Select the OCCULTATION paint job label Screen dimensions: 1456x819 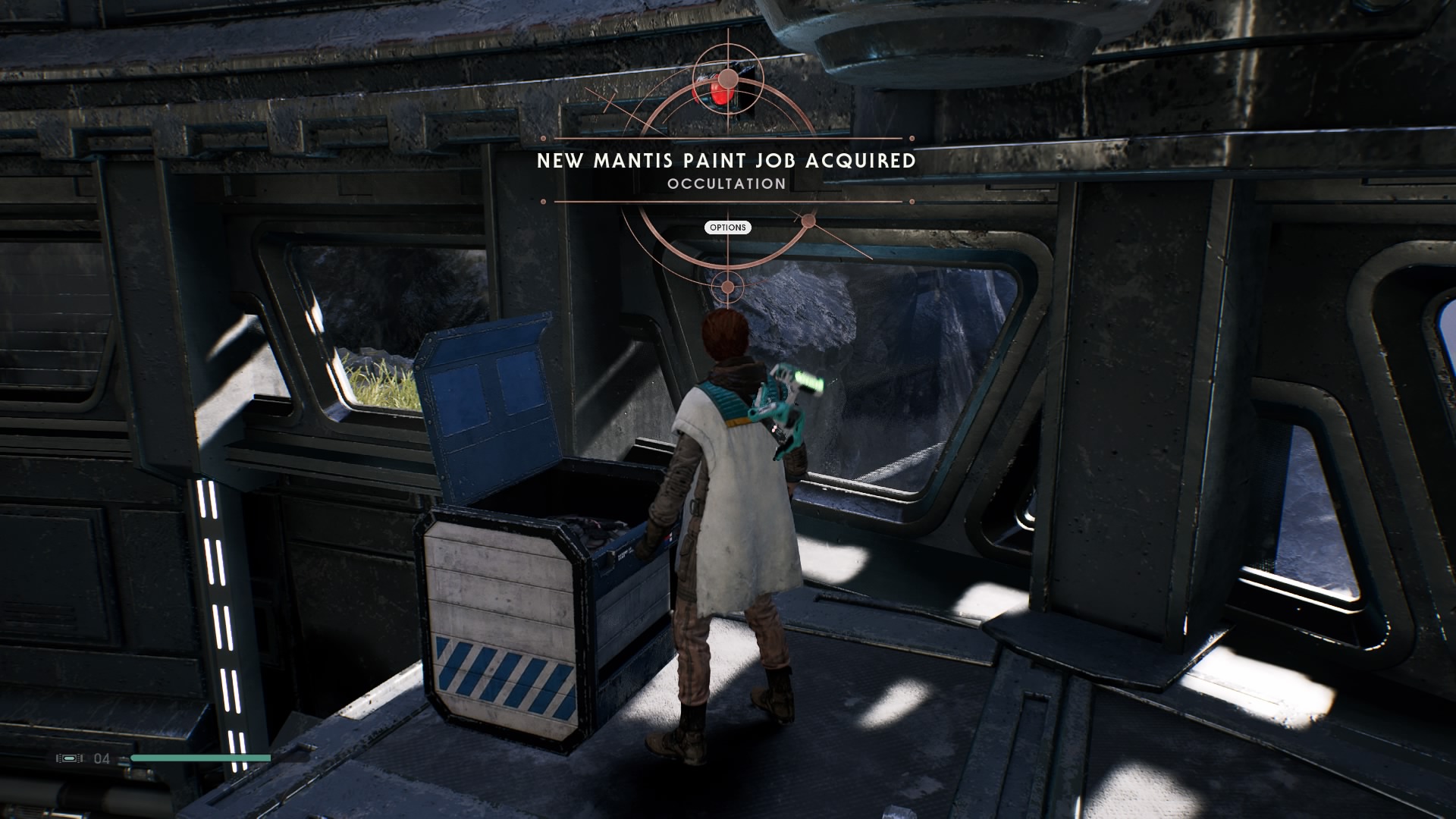tap(726, 183)
